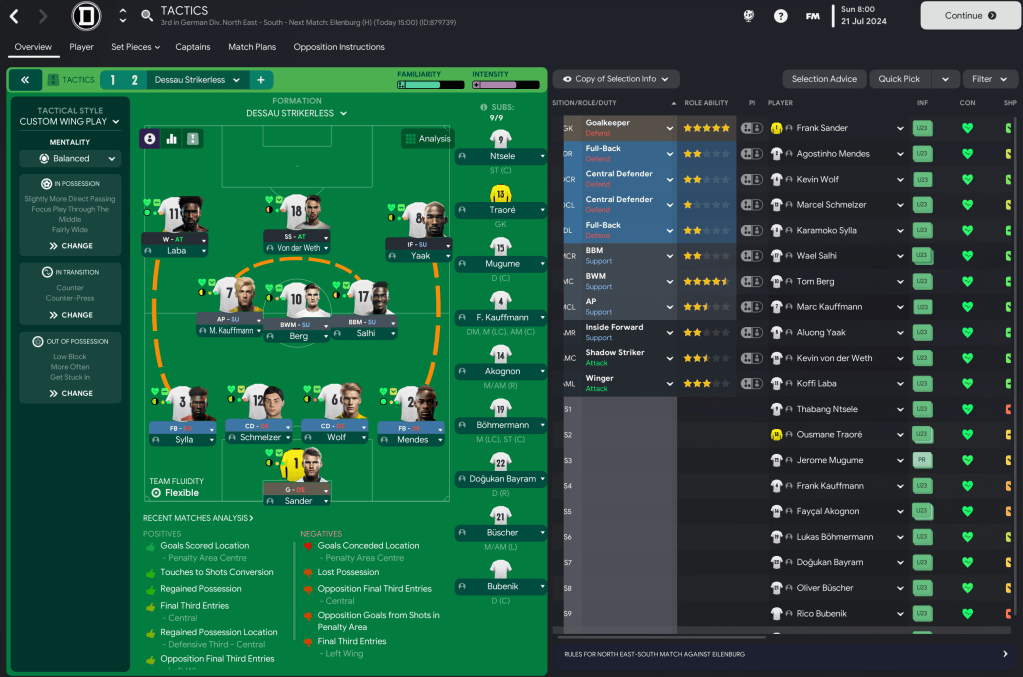
Task: Open the Filter dropdown
Action: click(x=989, y=79)
